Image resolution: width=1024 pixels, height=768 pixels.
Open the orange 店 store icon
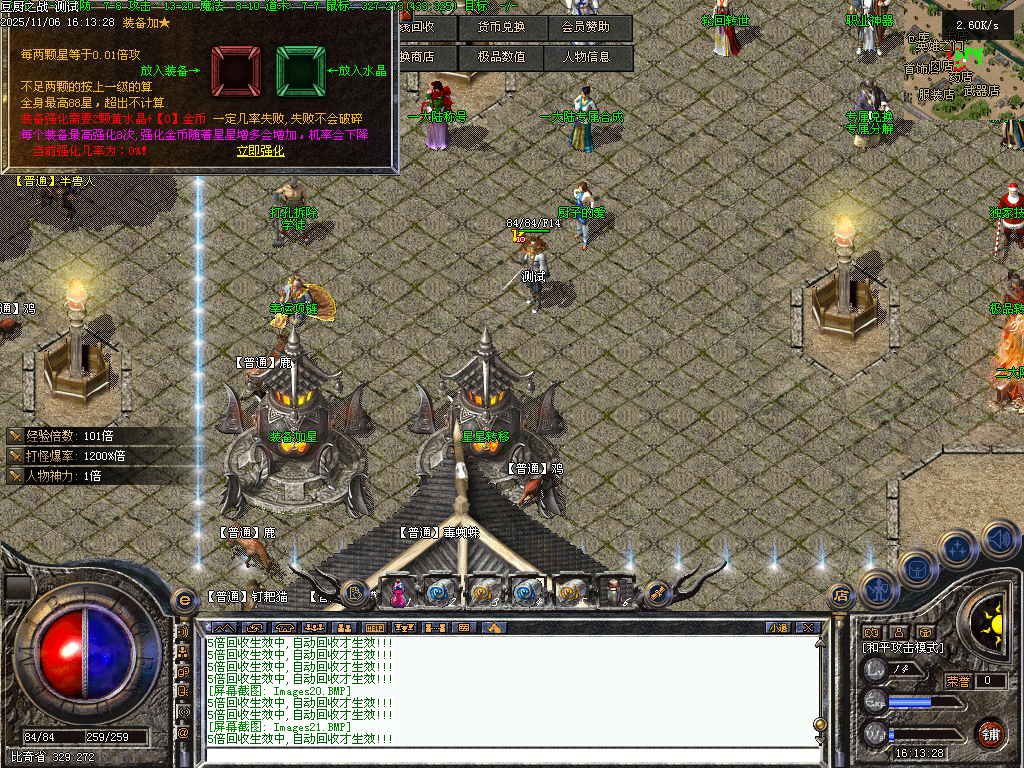coord(841,596)
